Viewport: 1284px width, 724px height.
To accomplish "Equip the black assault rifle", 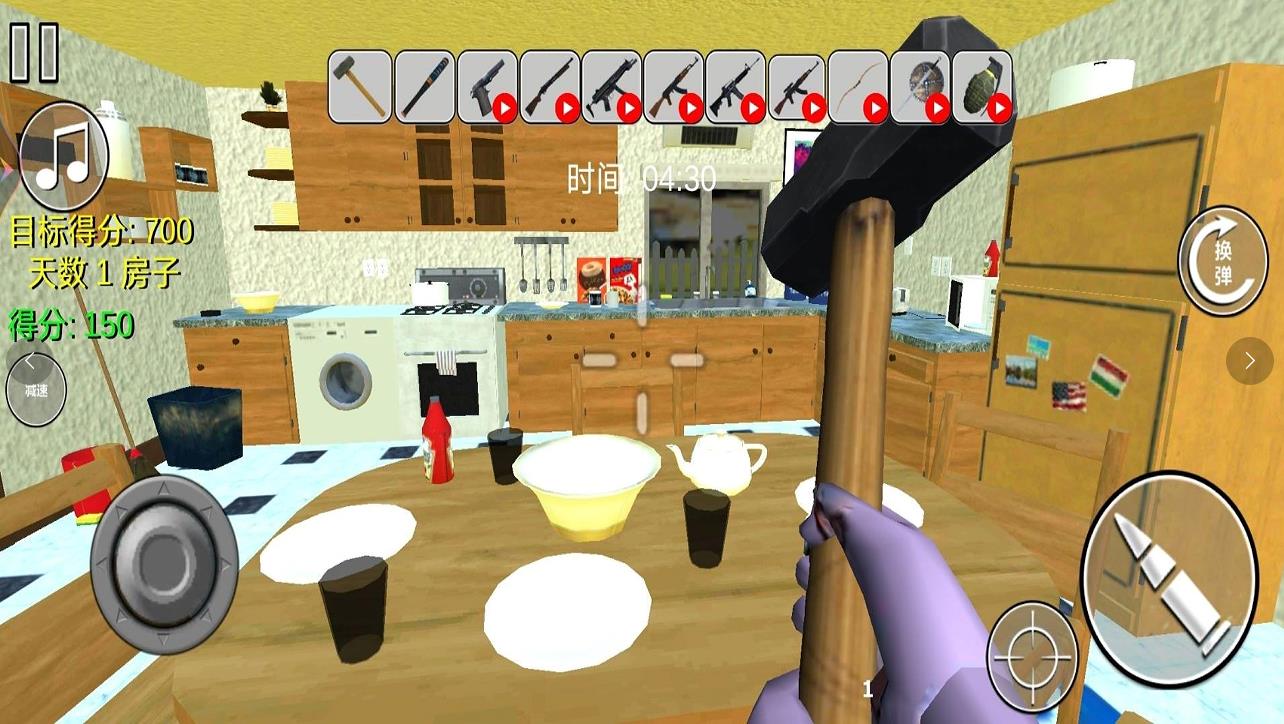I will pos(735,87).
